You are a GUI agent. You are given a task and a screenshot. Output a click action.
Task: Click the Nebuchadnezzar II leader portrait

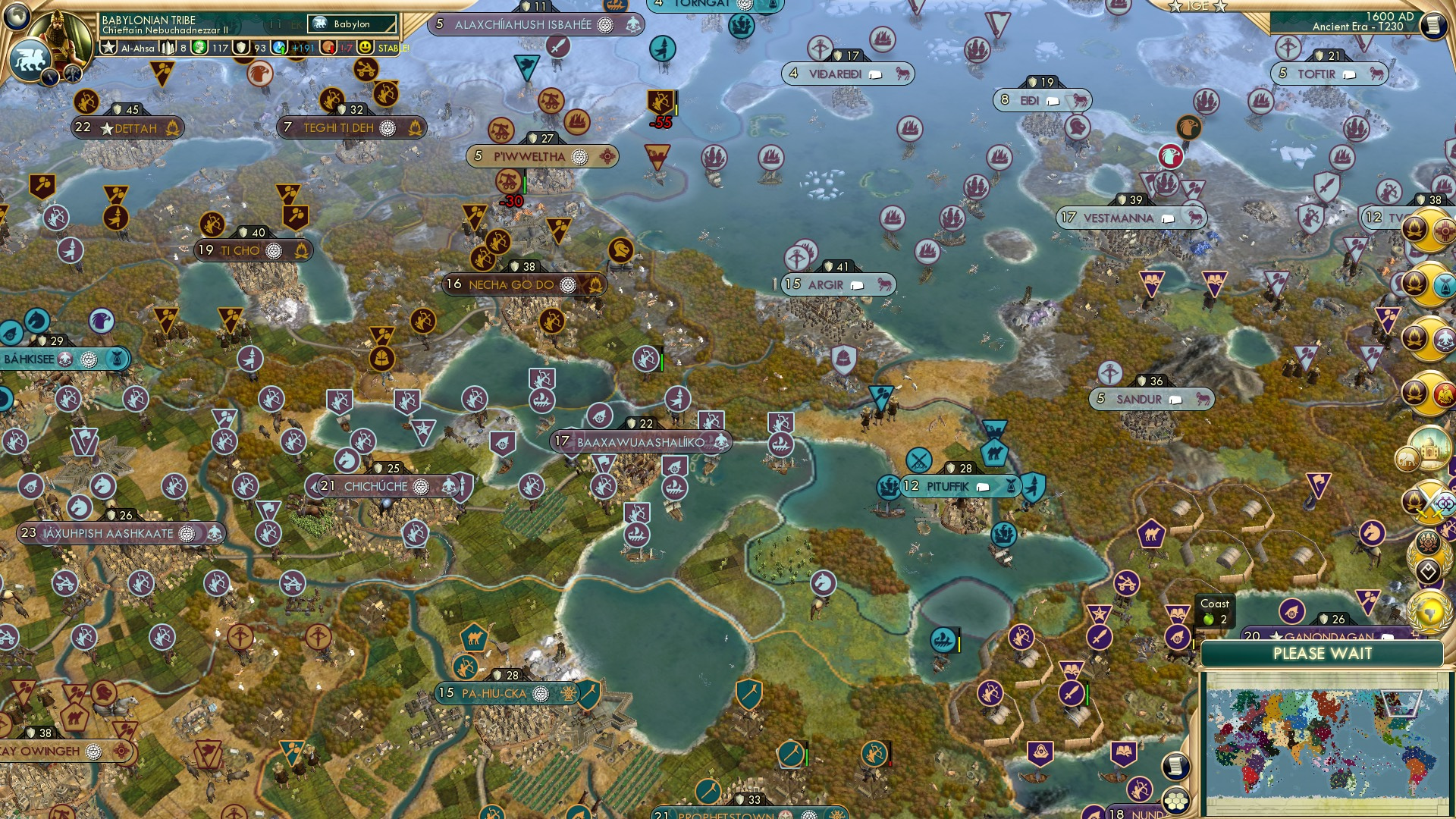(x=60, y=33)
